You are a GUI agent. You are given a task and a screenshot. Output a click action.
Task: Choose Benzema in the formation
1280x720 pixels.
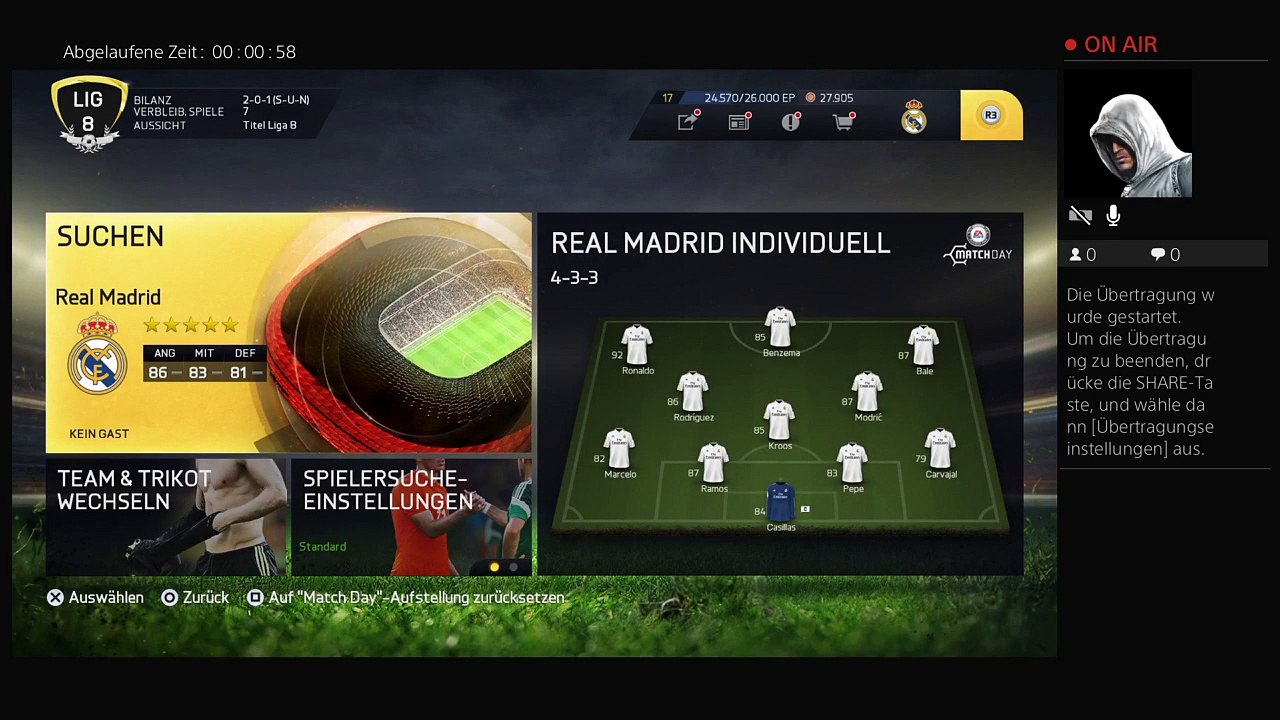tap(780, 328)
